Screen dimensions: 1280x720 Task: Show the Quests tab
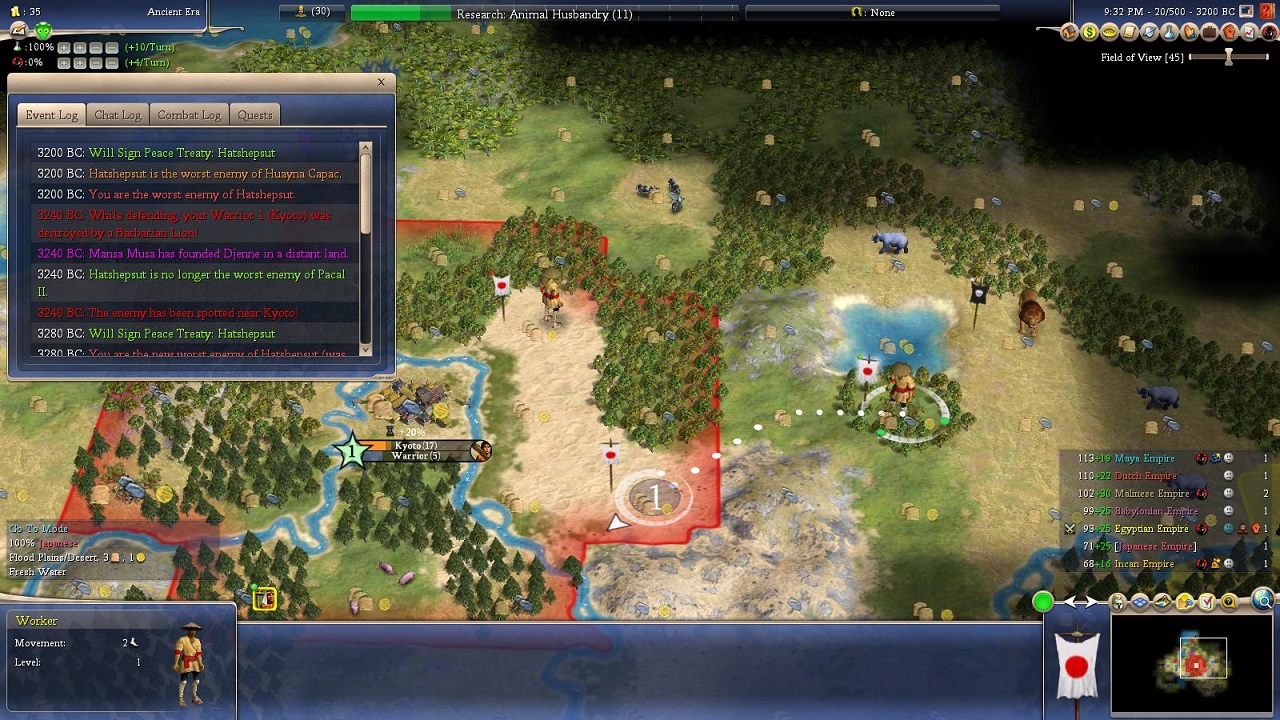255,115
